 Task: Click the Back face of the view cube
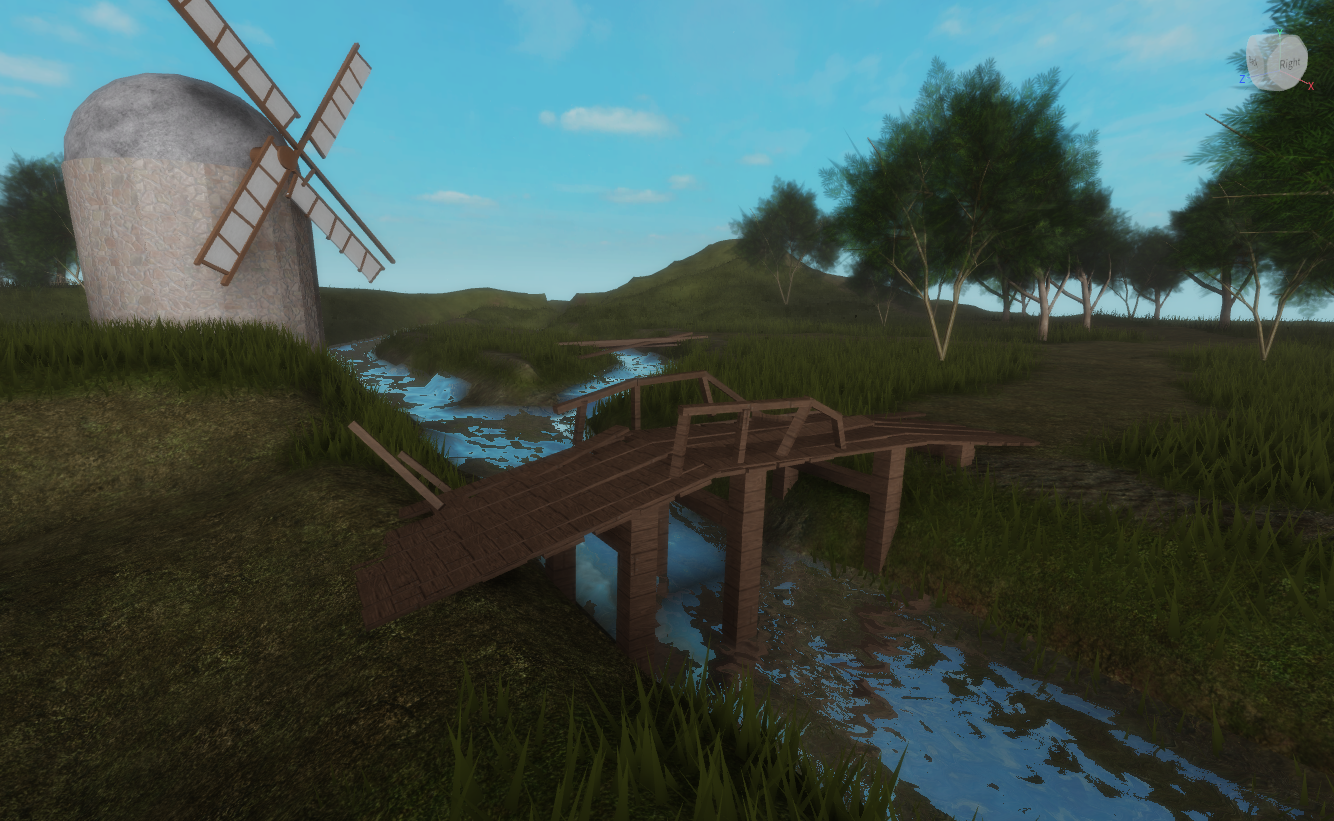(x=1253, y=60)
